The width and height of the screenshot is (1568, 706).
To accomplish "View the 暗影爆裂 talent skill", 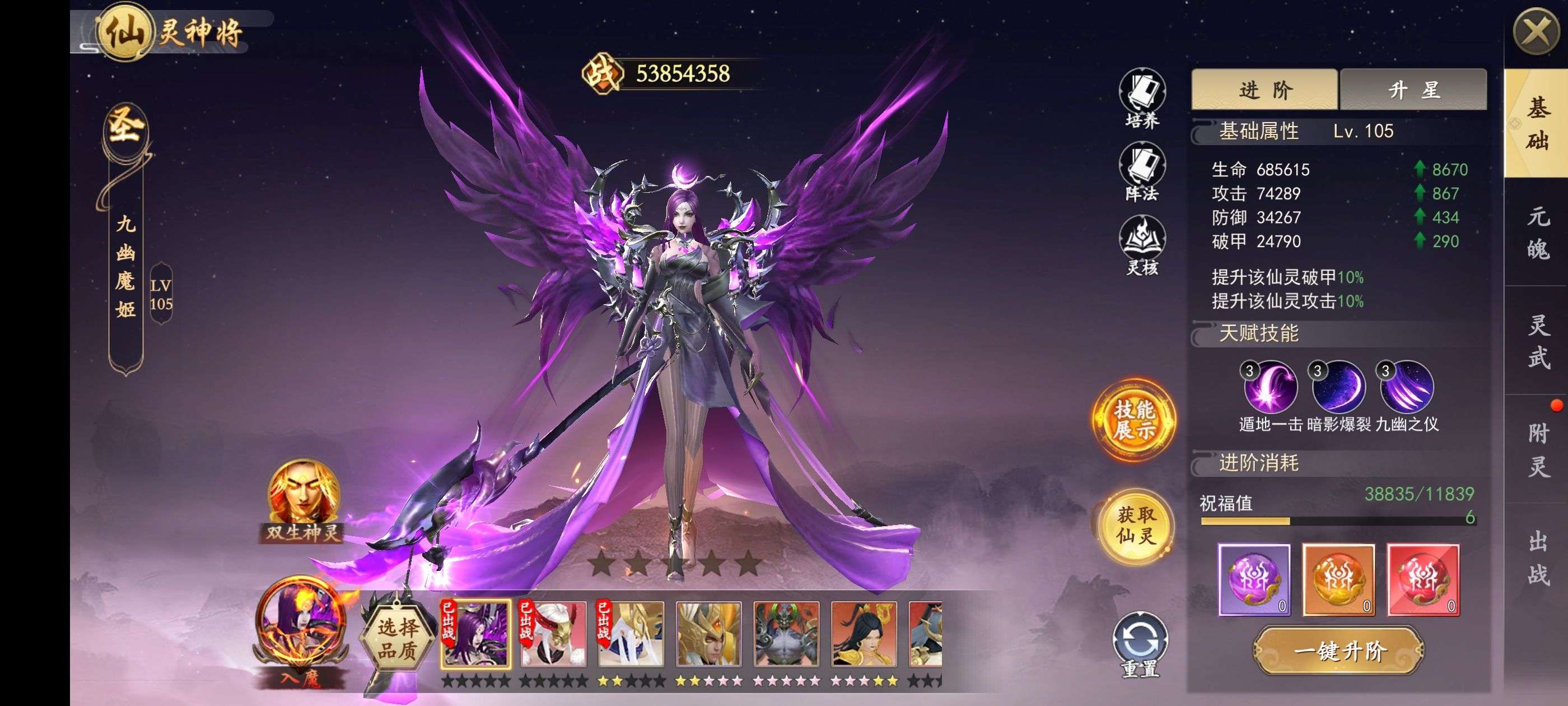I will click(1338, 387).
